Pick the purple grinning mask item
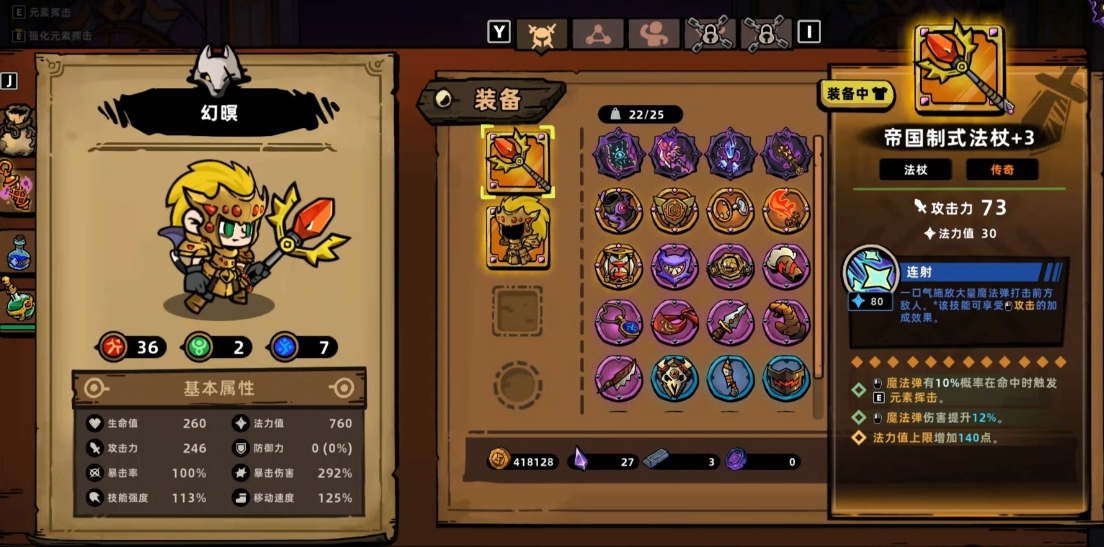The image size is (1104, 547). [675, 267]
